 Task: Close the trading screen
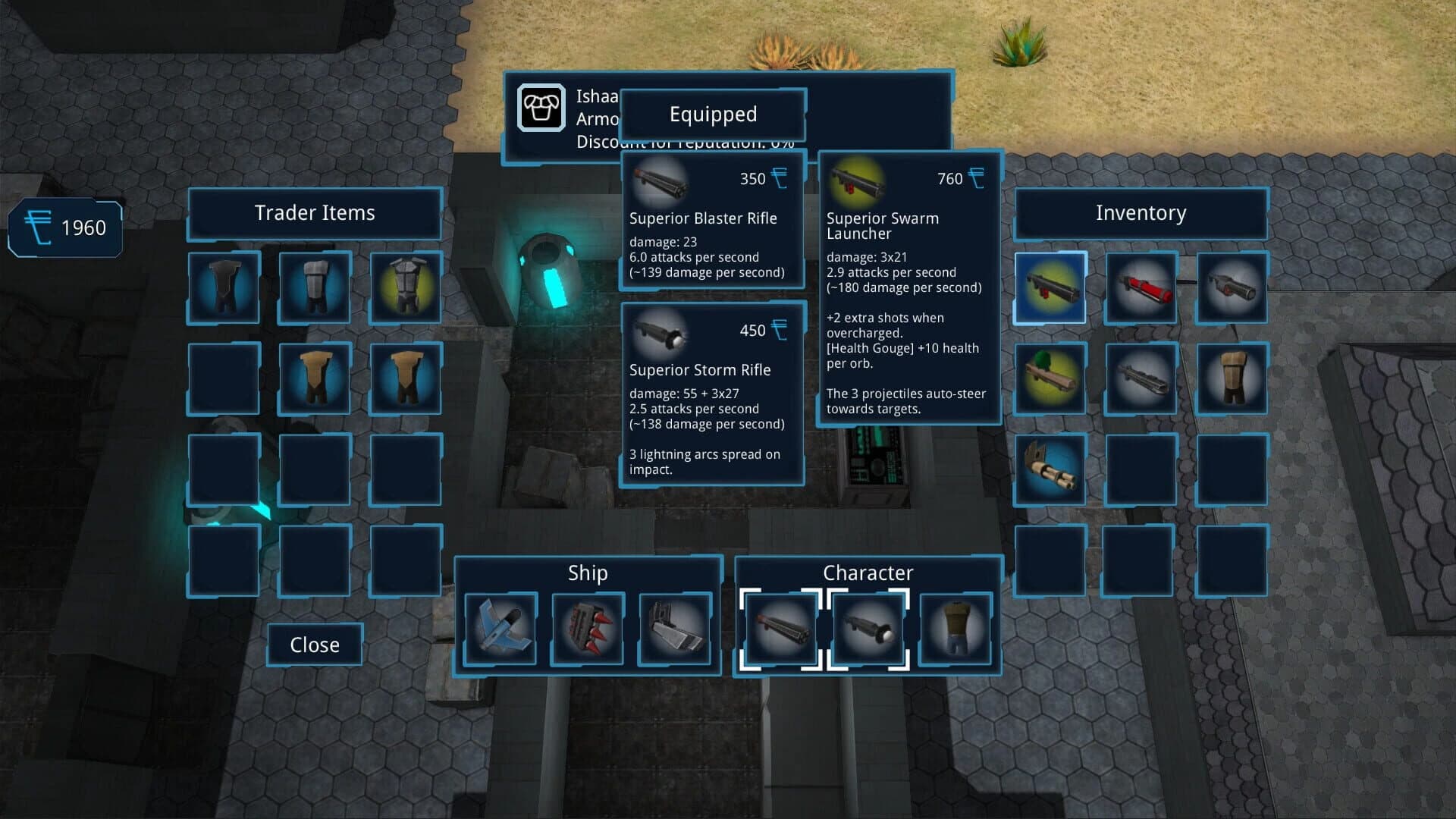pos(314,644)
